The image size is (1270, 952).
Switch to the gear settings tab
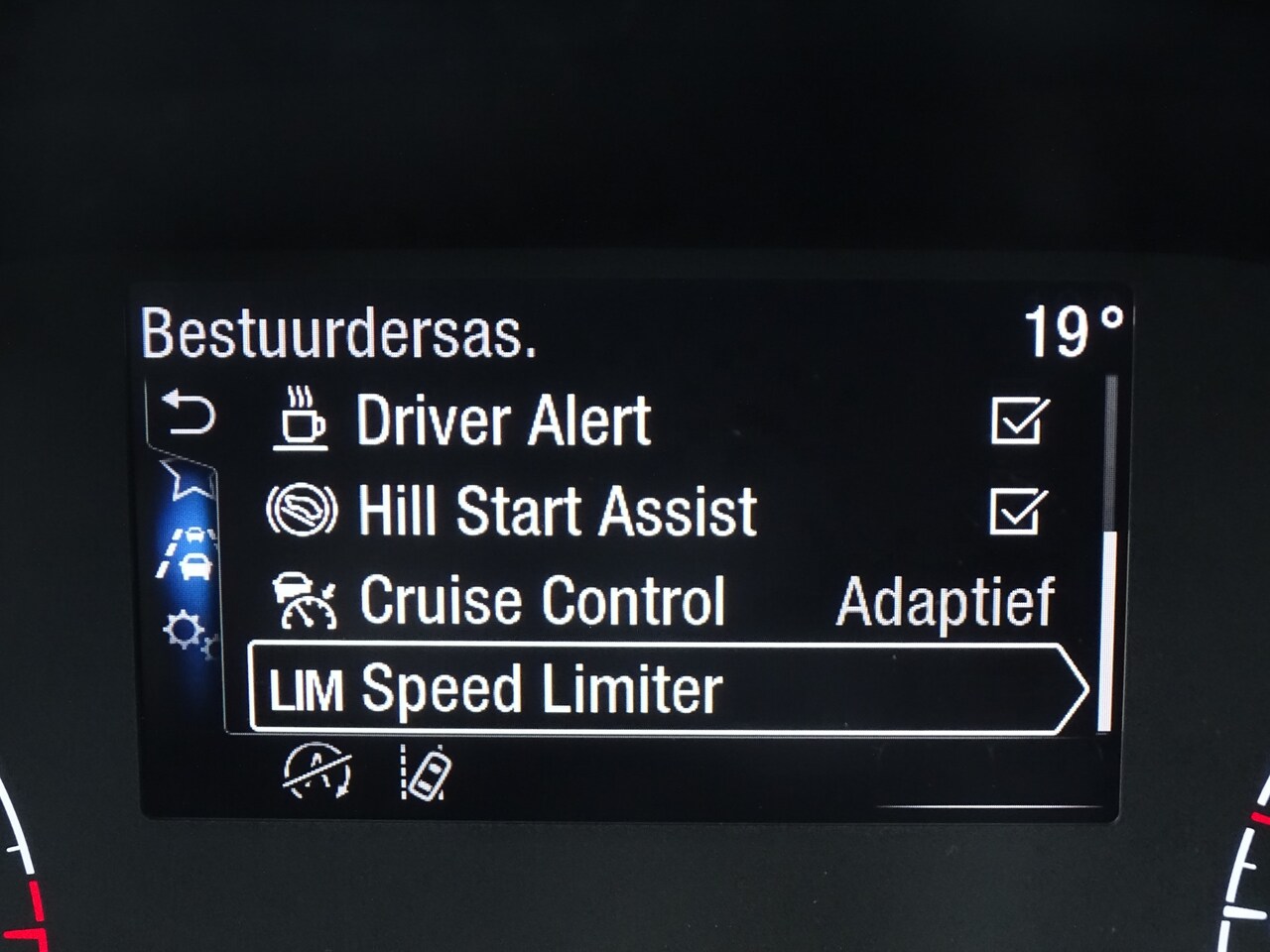point(187,633)
